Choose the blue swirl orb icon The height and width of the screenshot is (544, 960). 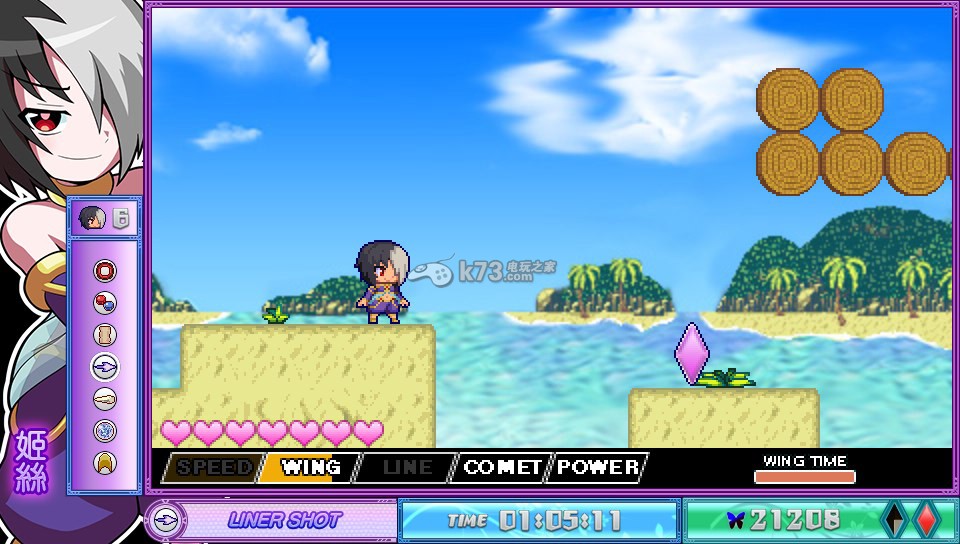[x=105, y=431]
